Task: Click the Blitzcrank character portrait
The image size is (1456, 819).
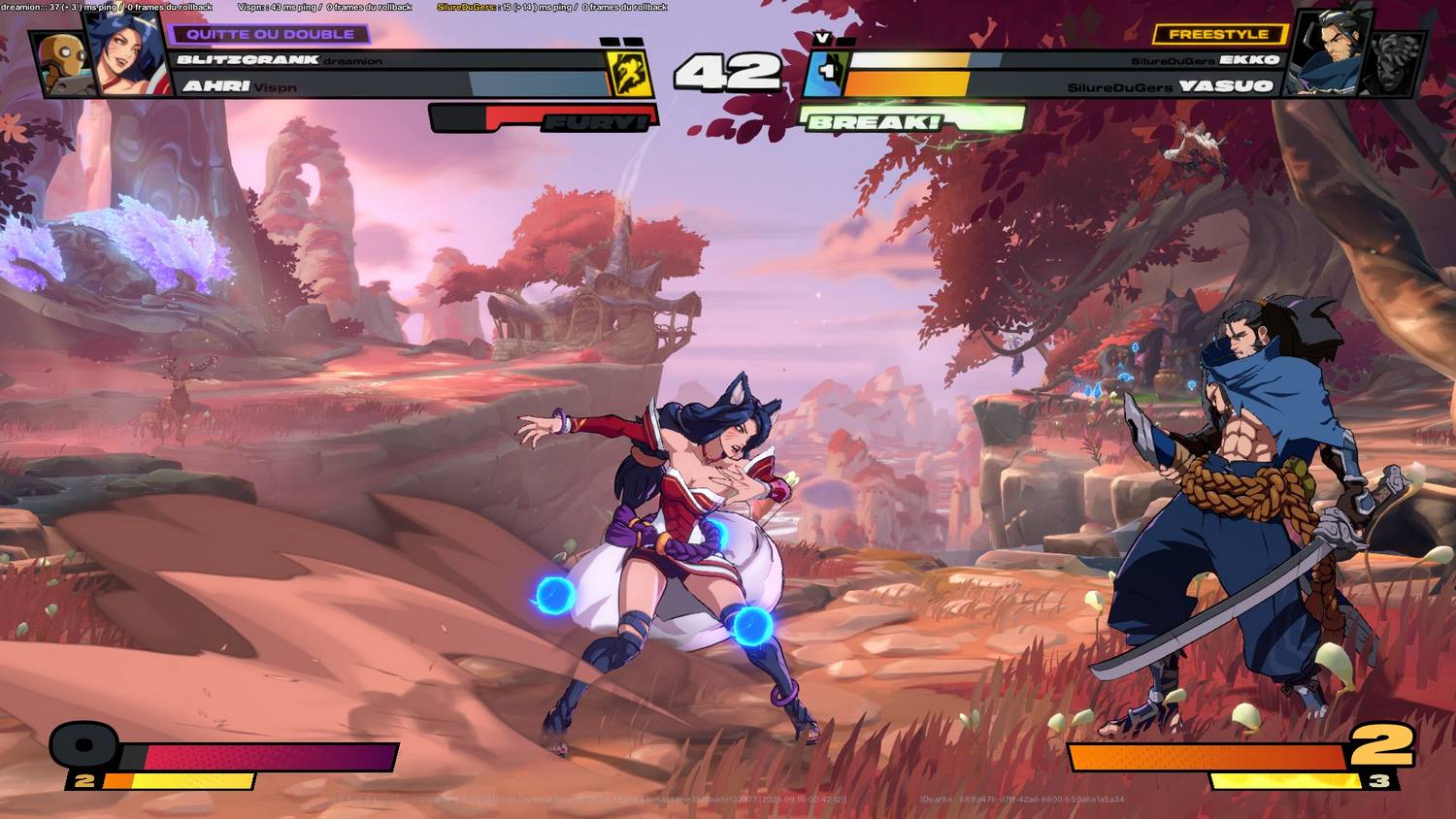Action: (x=63, y=61)
